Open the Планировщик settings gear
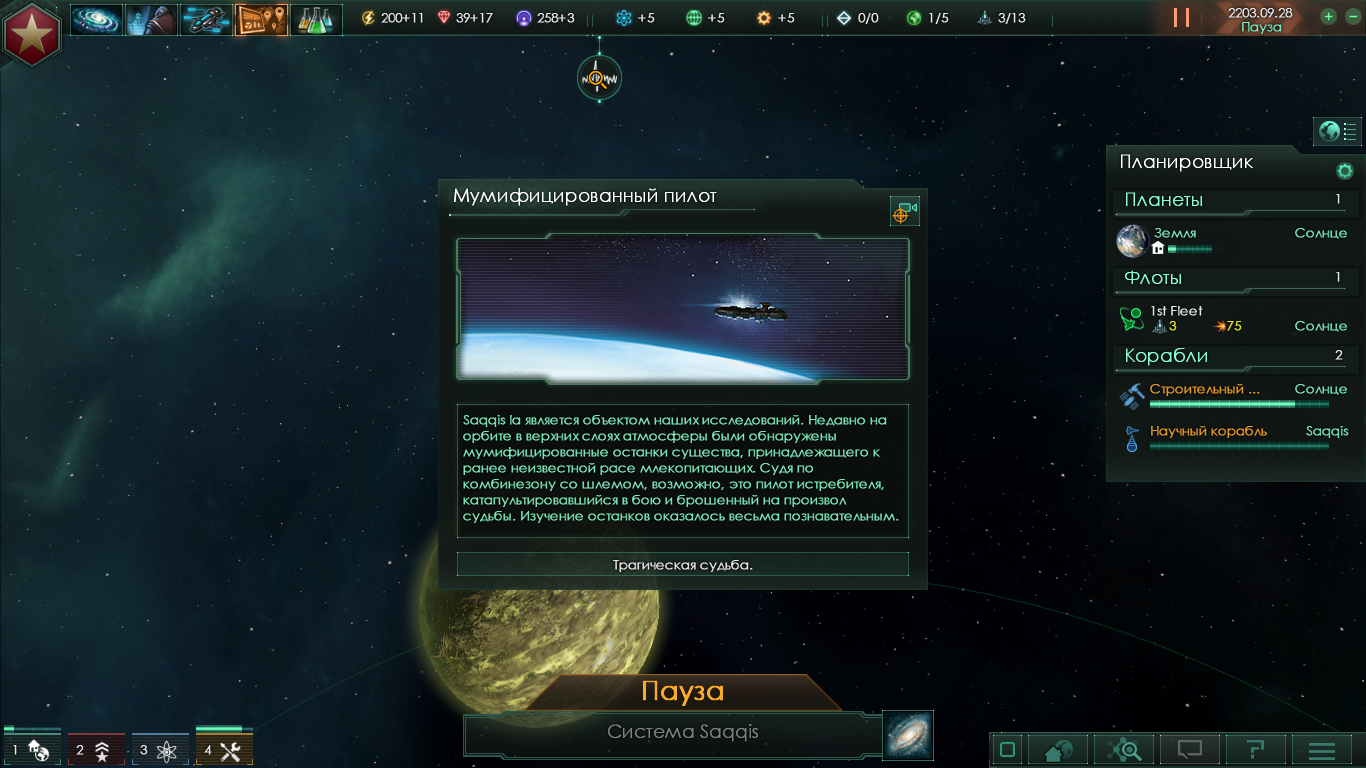The height and width of the screenshot is (768, 1366). pyautogui.click(x=1345, y=171)
